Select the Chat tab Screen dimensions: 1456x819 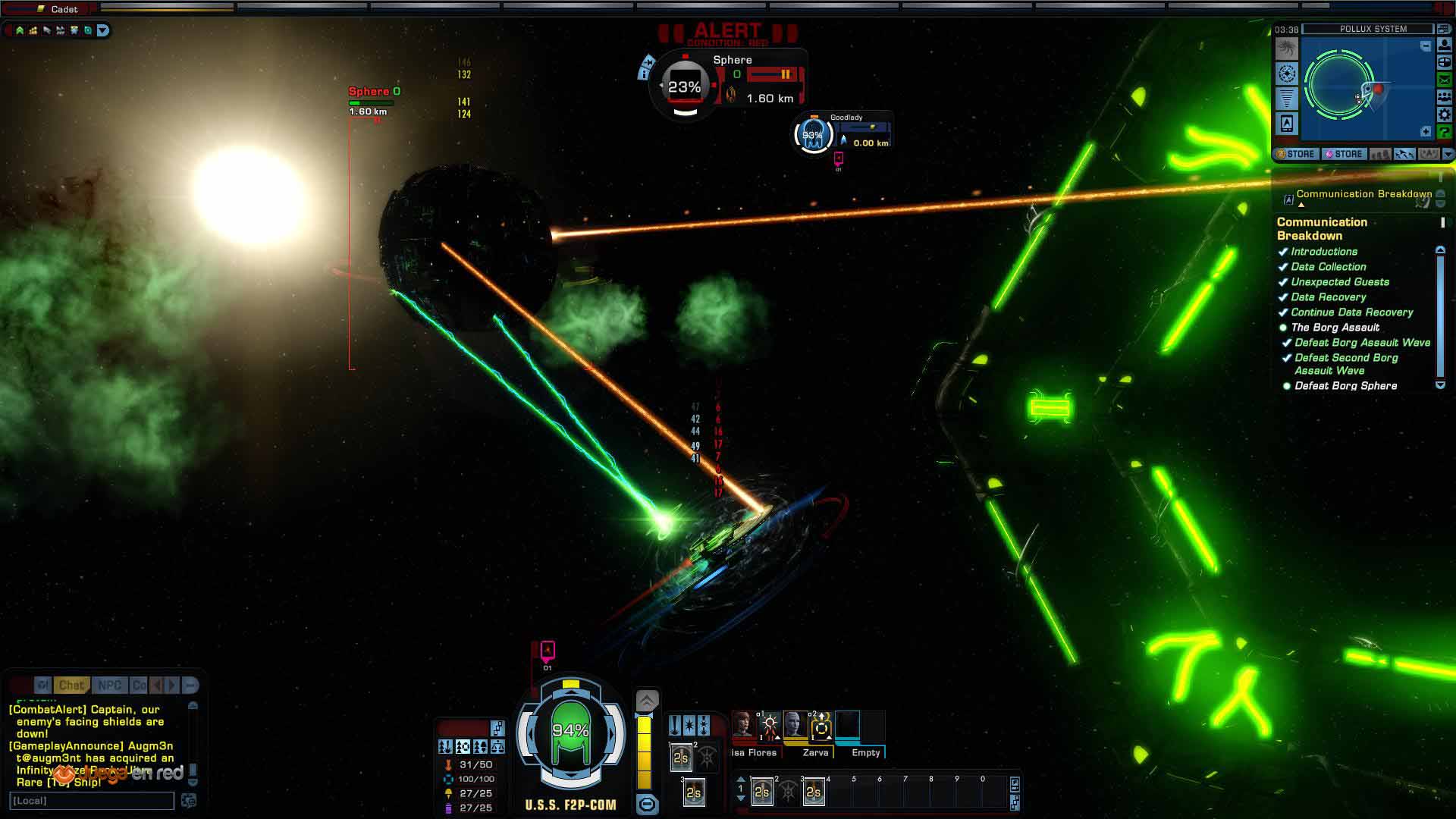(x=71, y=686)
